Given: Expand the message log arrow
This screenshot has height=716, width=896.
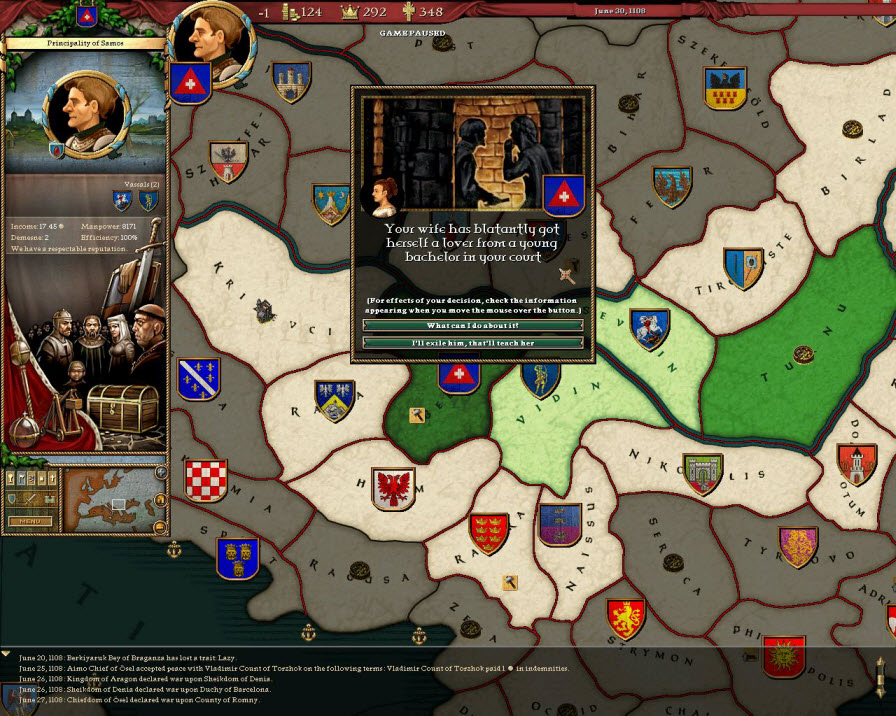Looking at the screenshot, I should pos(6,655).
